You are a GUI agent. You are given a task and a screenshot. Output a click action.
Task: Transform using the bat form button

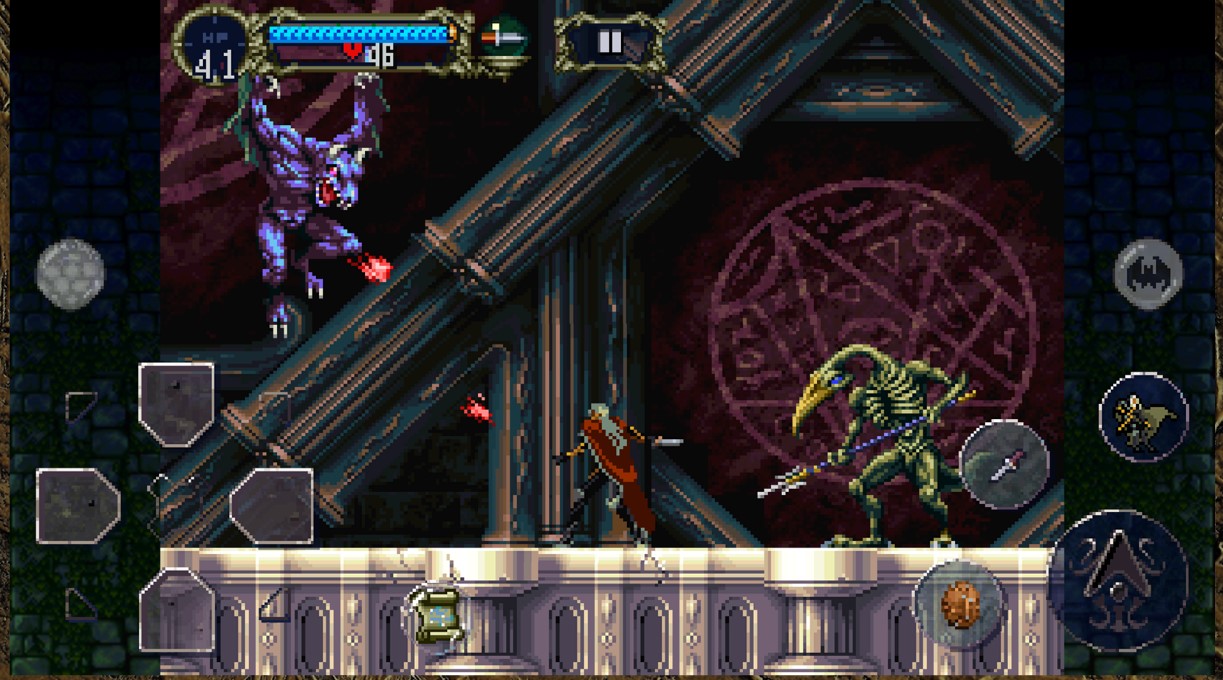click(x=1148, y=273)
